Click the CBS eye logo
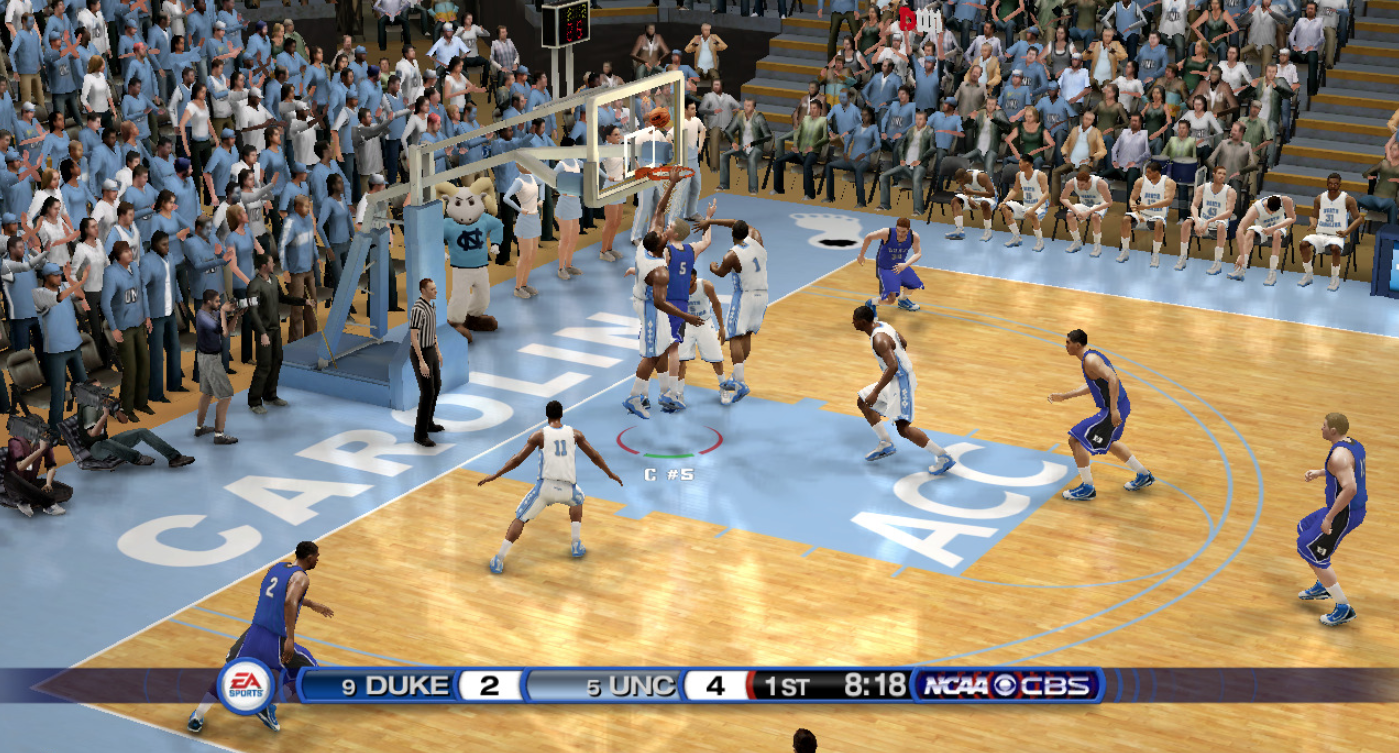 pos(1004,685)
